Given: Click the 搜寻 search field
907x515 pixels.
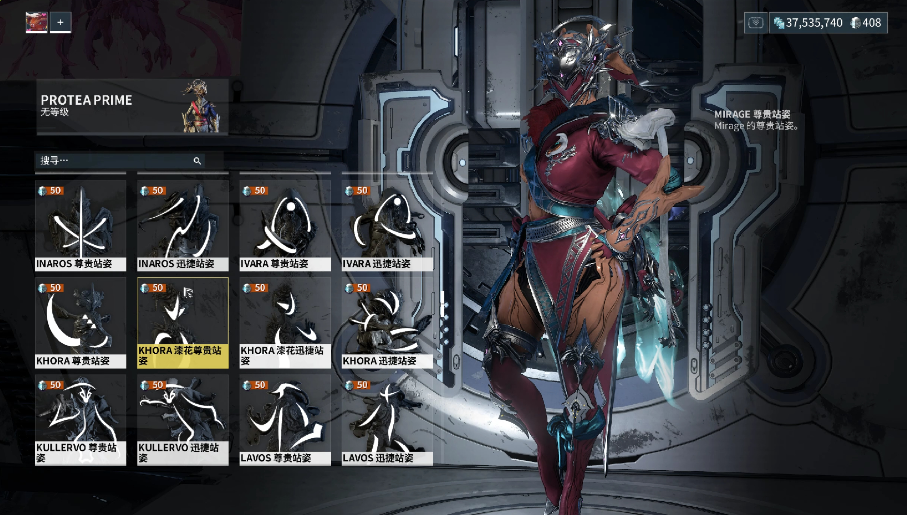Looking at the screenshot, I should pyautogui.click(x=115, y=160).
